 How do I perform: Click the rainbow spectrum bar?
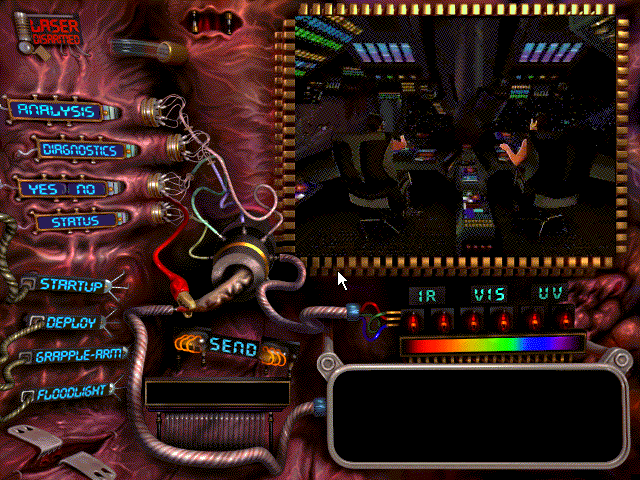[x=491, y=344]
